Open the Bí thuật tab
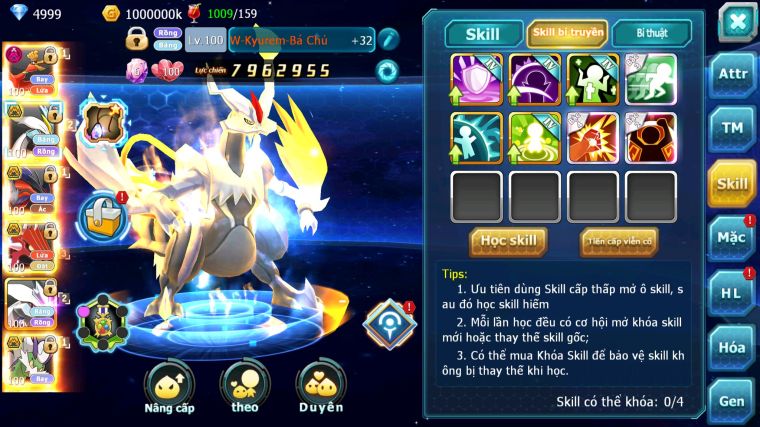 [651, 33]
